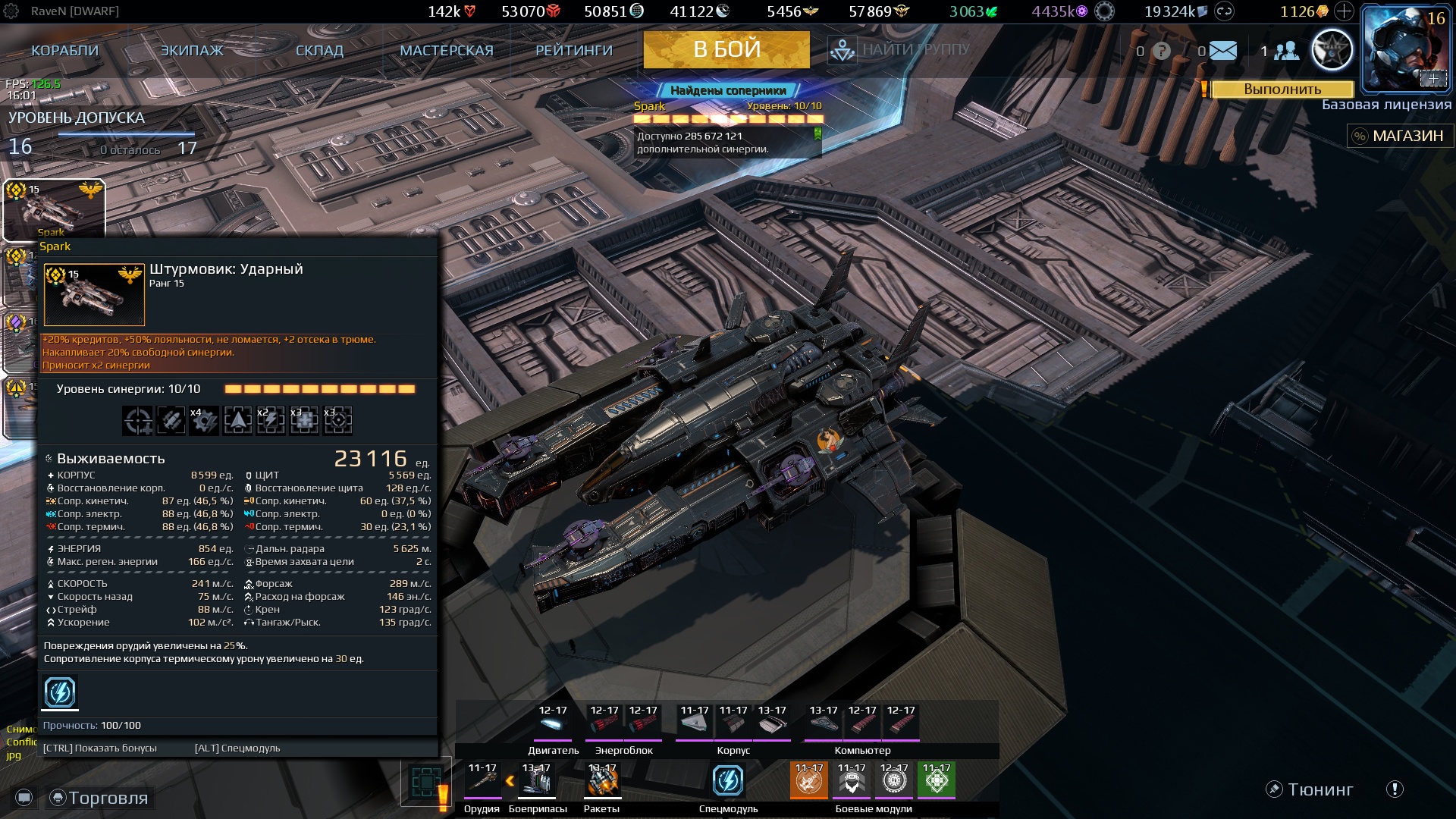
Task: Launch battle with В БОЙ button
Action: 726,50
